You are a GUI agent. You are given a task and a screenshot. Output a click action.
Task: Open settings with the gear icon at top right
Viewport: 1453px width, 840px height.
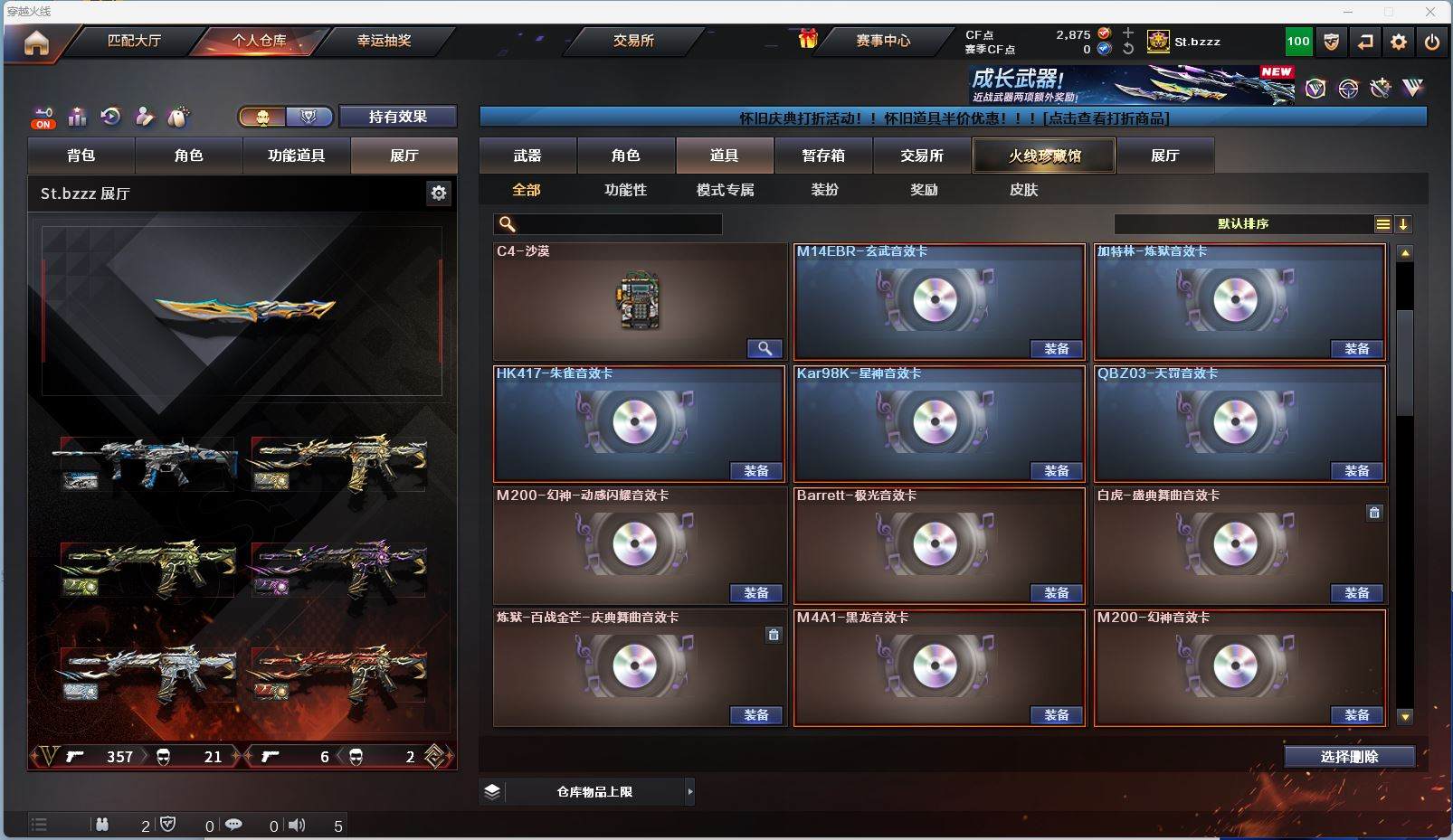[1399, 42]
